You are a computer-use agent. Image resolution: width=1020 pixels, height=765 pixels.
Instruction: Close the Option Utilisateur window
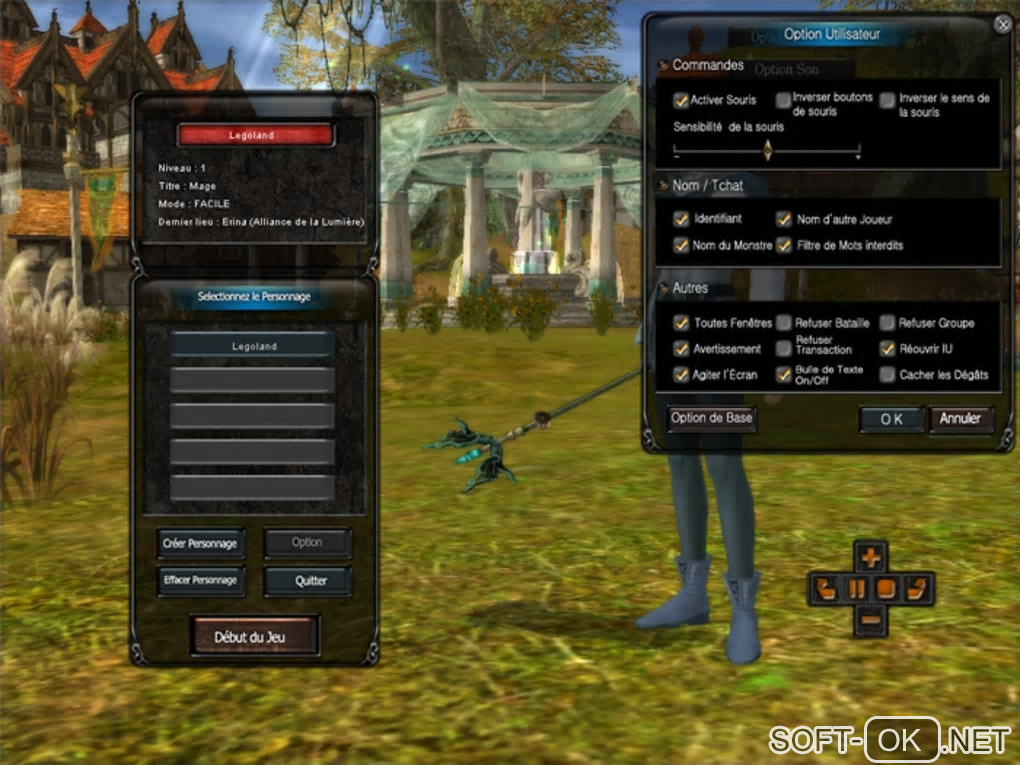[x=1002, y=26]
